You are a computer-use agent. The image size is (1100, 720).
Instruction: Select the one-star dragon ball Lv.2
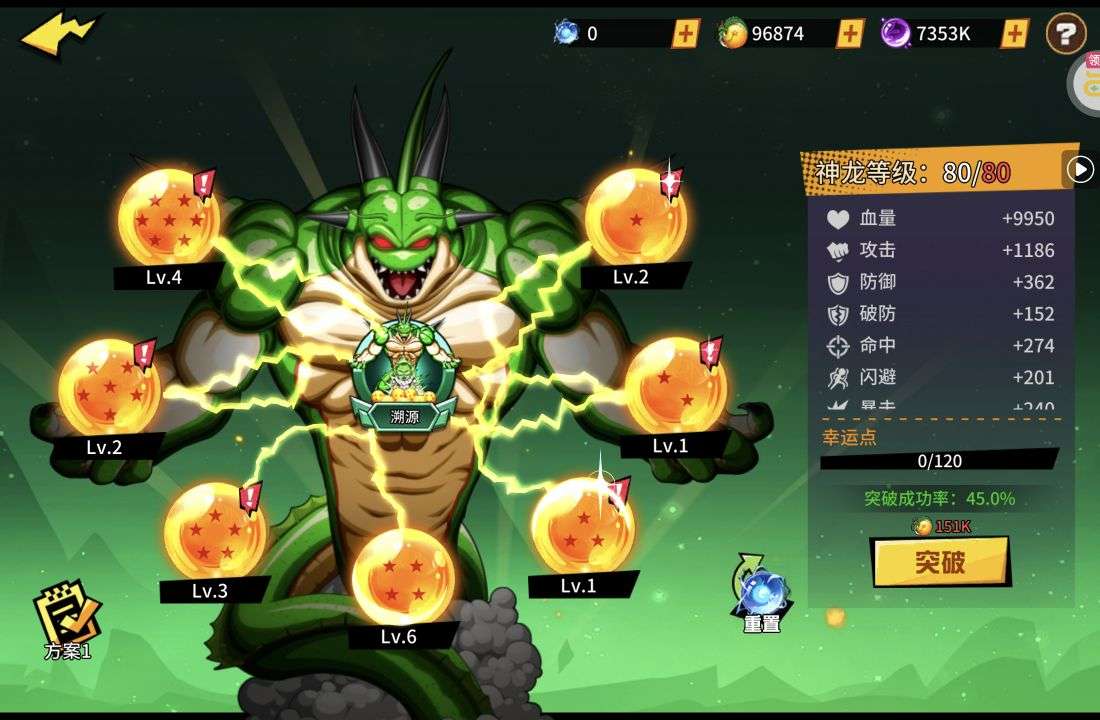click(636, 217)
